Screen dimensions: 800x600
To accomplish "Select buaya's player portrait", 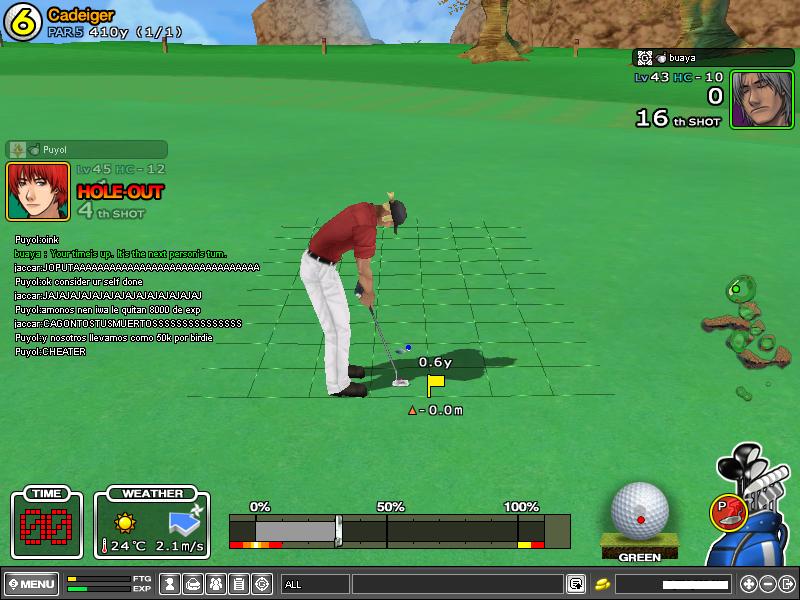I will [762, 99].
